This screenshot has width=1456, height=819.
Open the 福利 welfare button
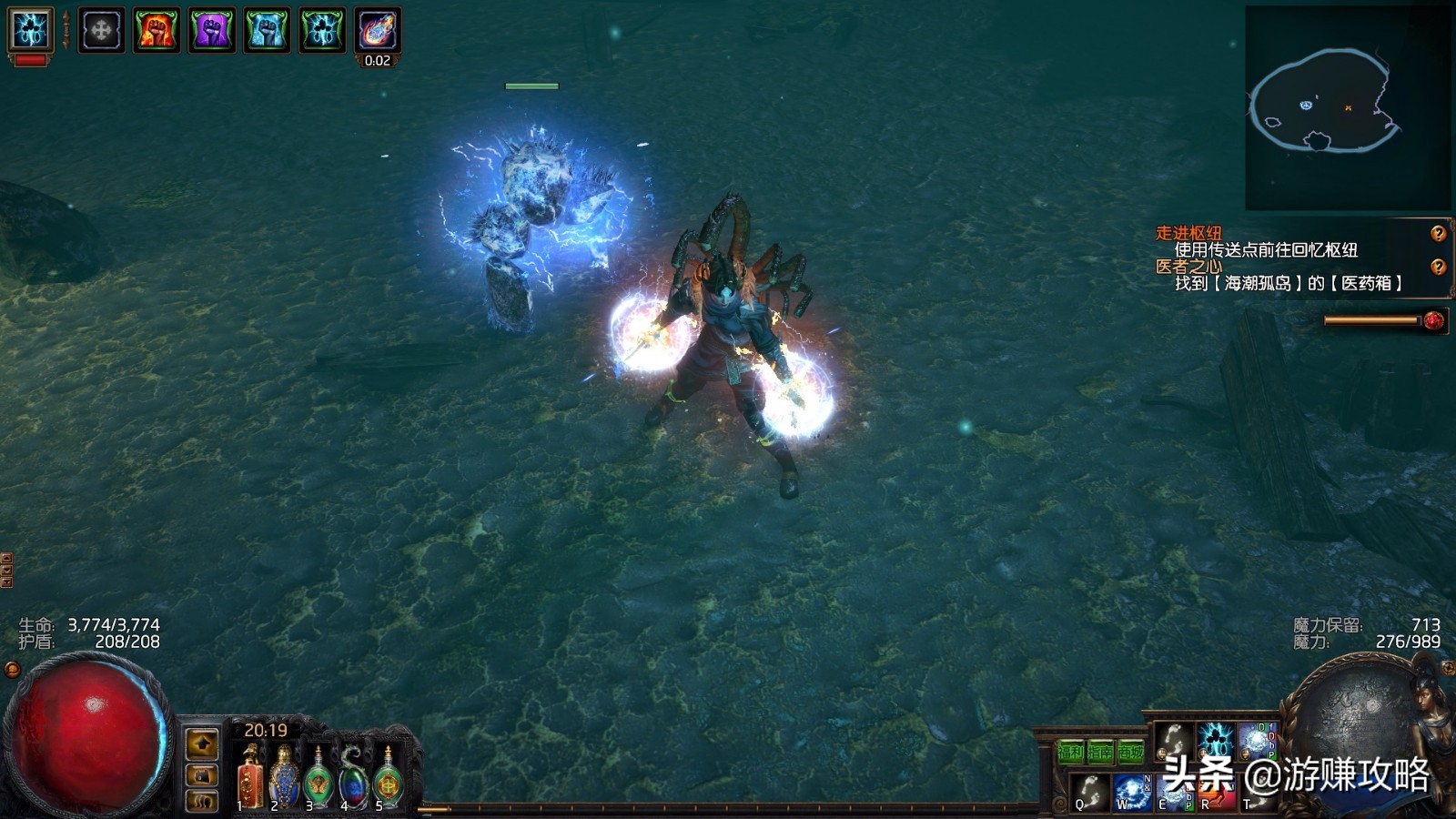tap(1070, 753)
